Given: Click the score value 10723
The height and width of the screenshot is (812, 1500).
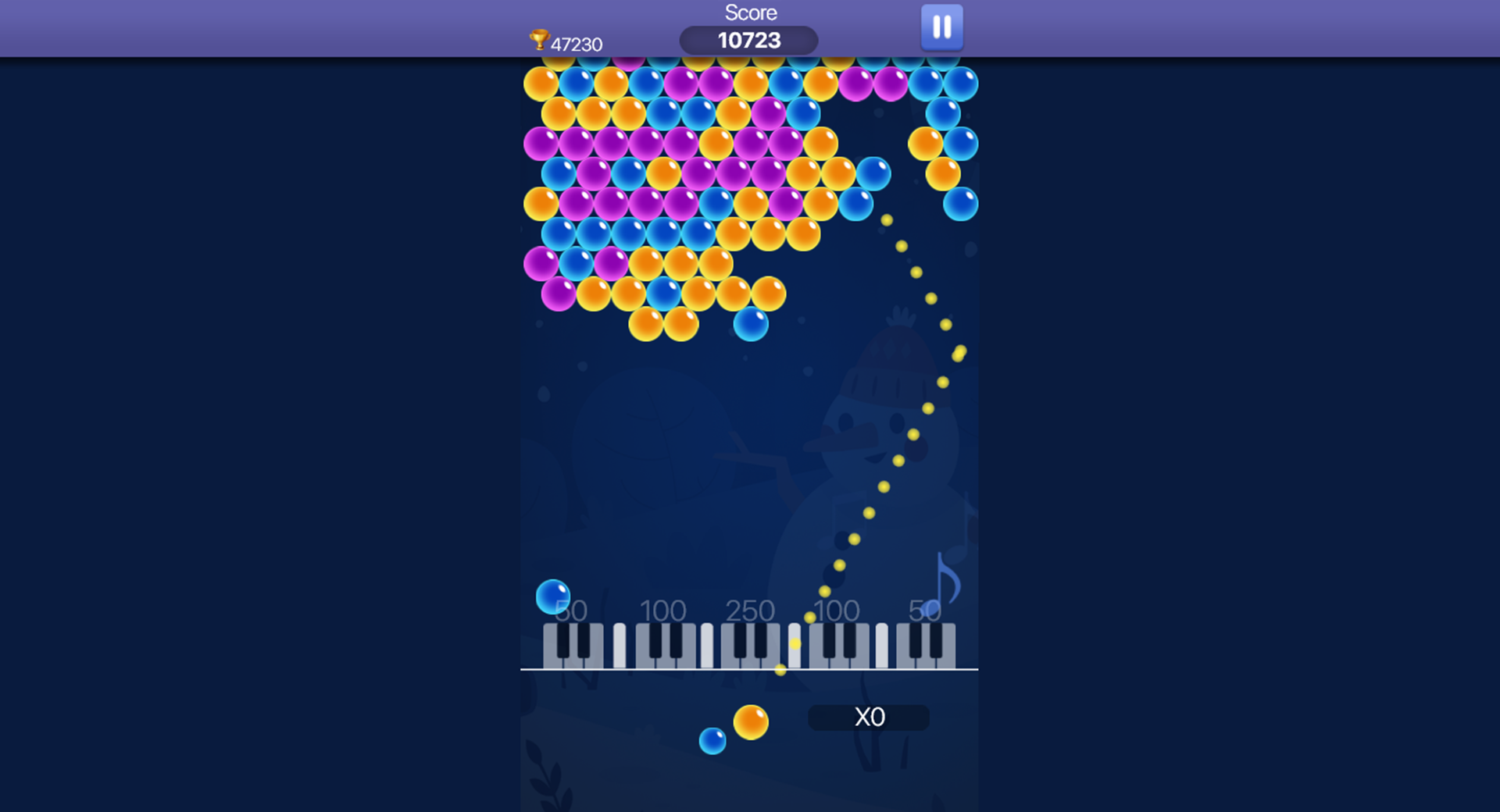Looking at the screenshot, I should click(x=750, y=38).
